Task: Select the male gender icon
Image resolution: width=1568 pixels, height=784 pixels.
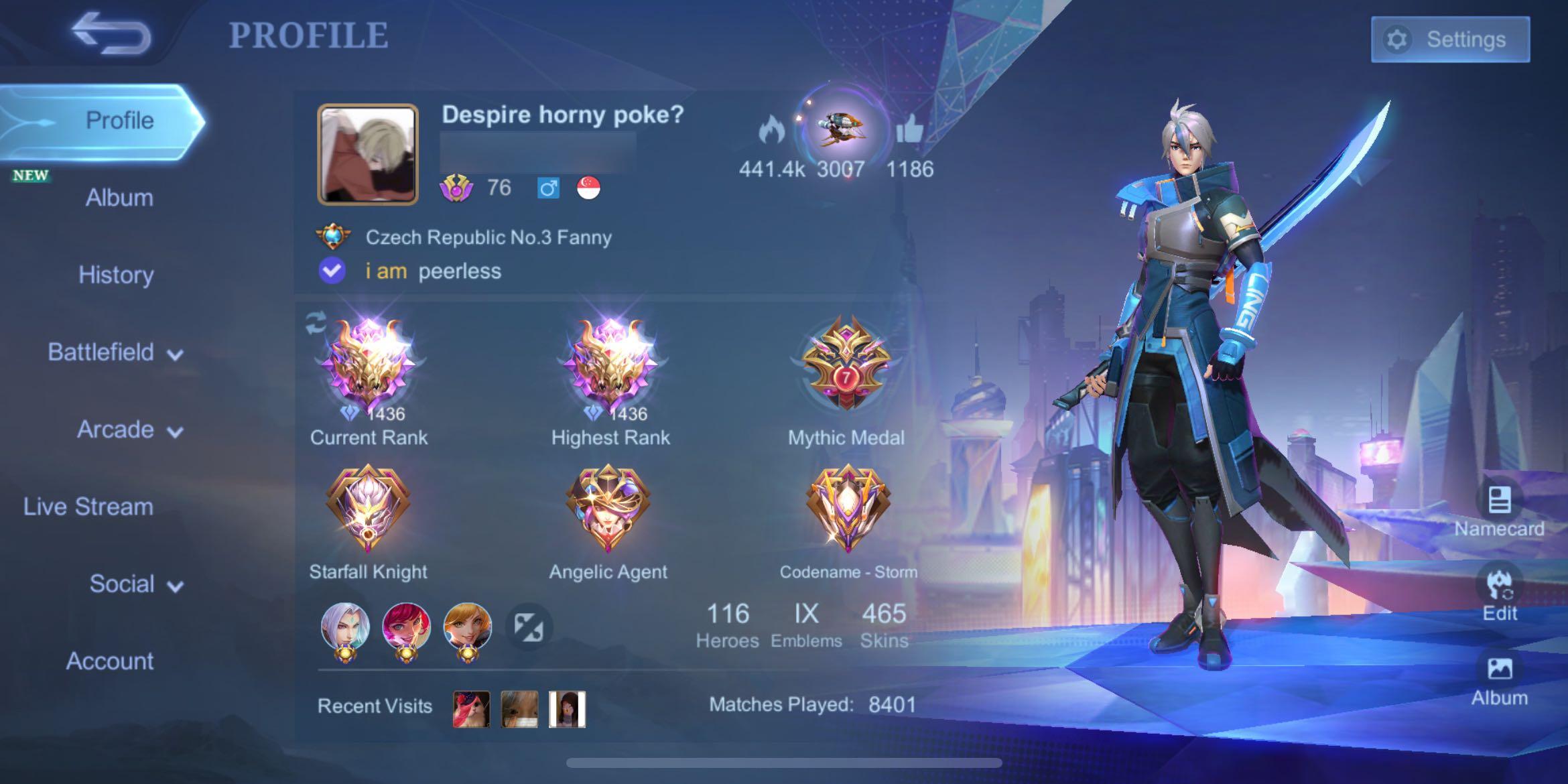Action: coord(548,188)
